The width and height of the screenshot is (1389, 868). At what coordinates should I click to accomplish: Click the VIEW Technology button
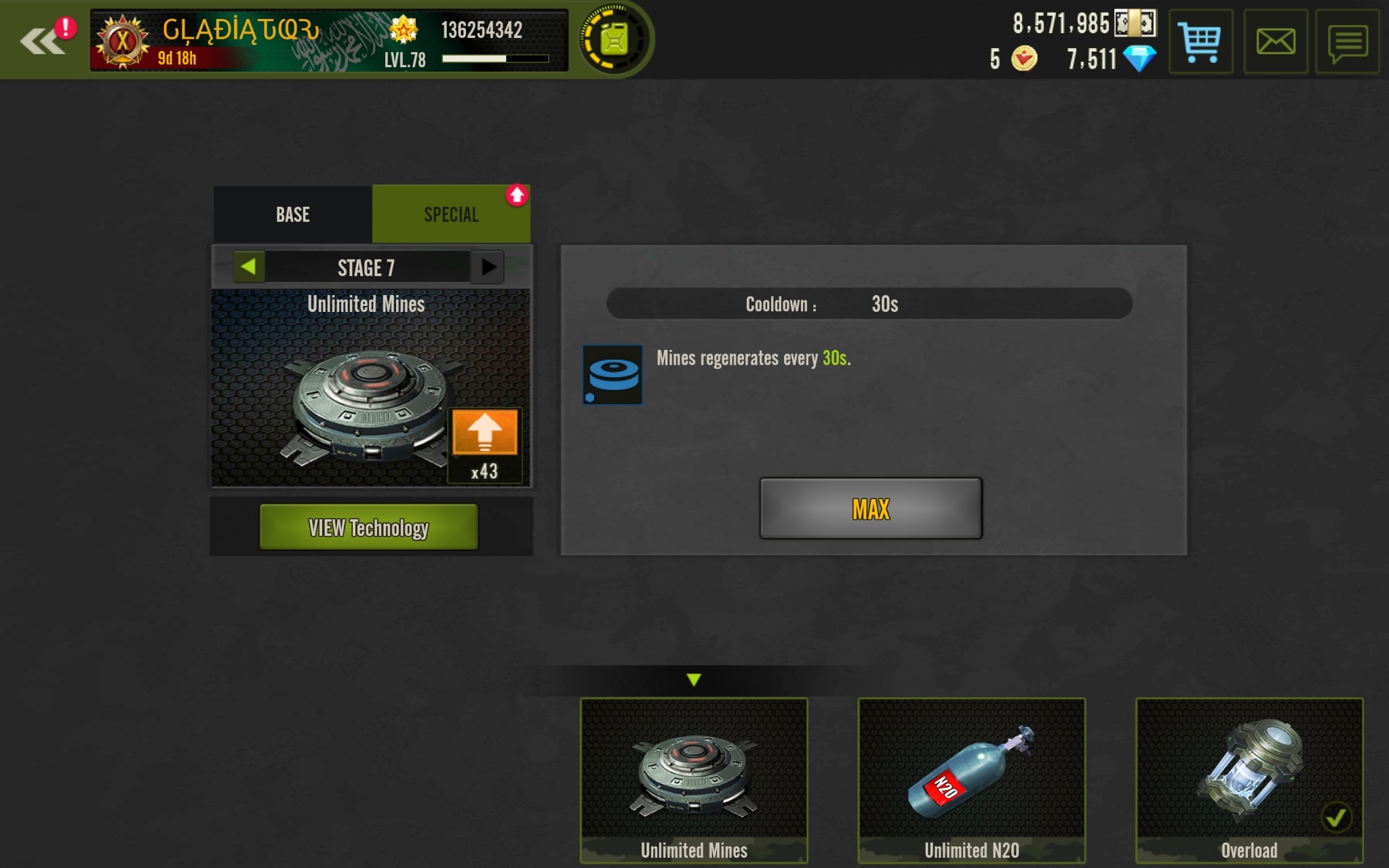[x=368, y=527]
